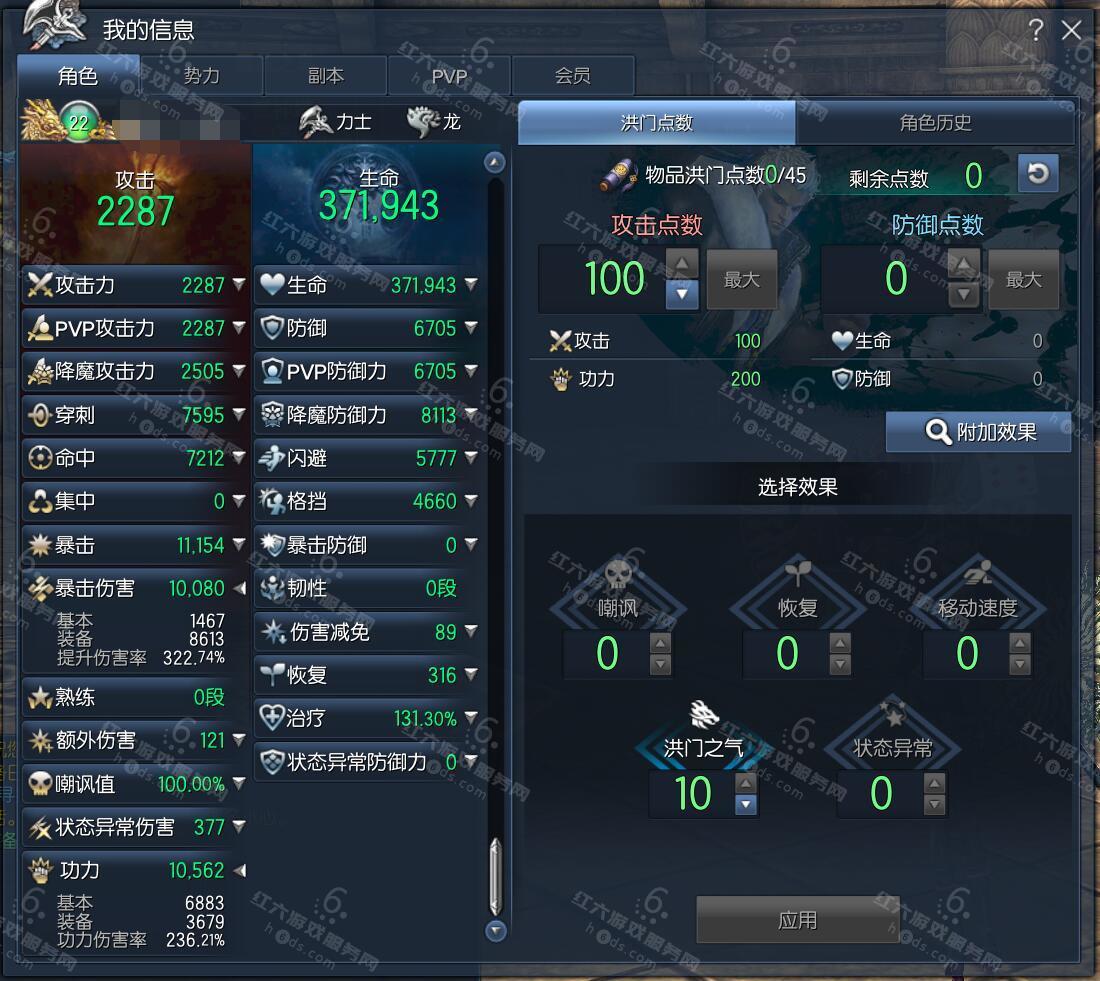1100x981 pixels.
Task: Apply changes with the 应用 button
Action: 797,920
